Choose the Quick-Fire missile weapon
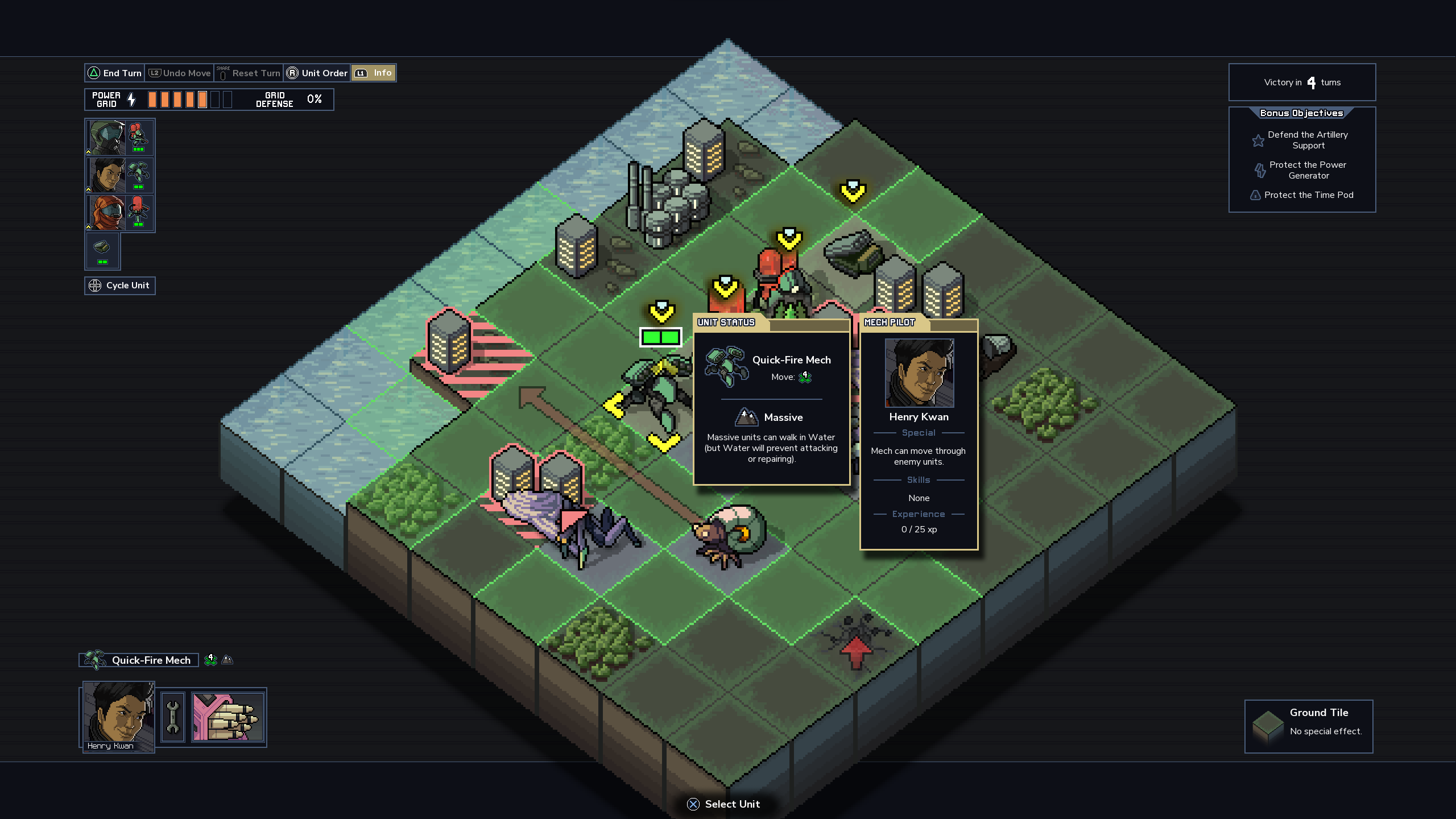Screen dimensions: 1456x819 228,717
